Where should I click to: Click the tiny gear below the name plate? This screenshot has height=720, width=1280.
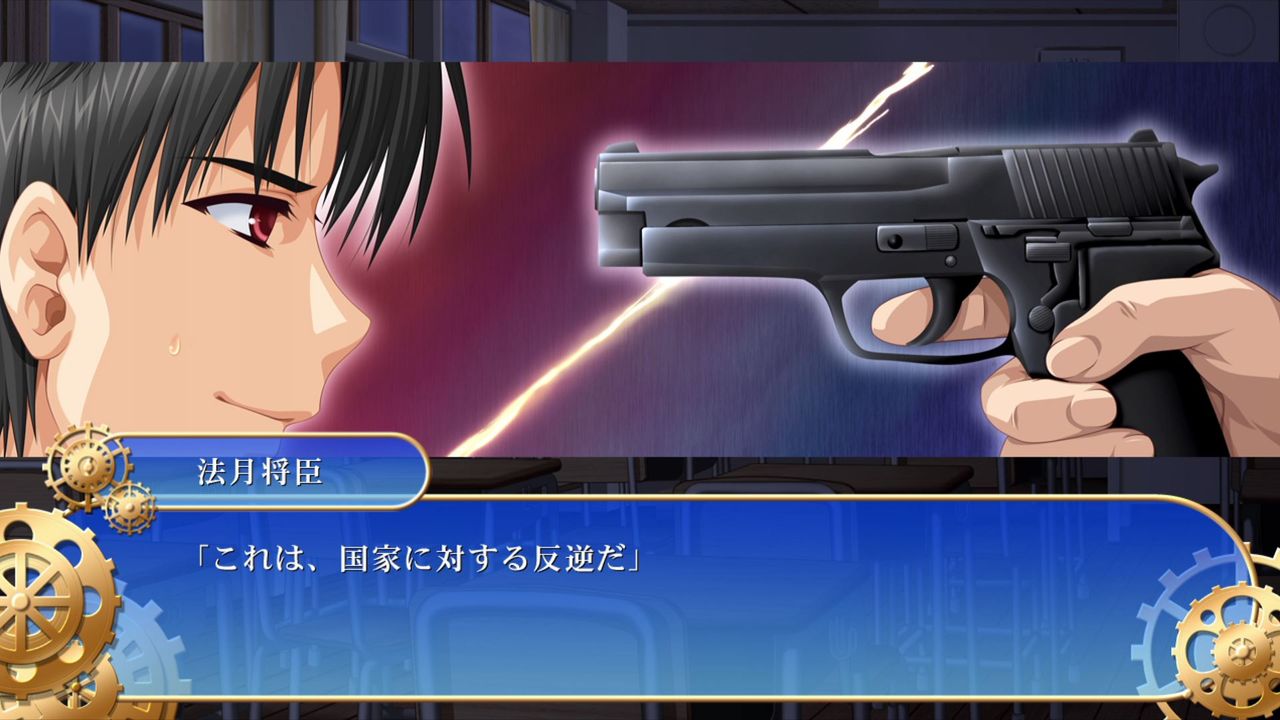click(x=130, y=508)
